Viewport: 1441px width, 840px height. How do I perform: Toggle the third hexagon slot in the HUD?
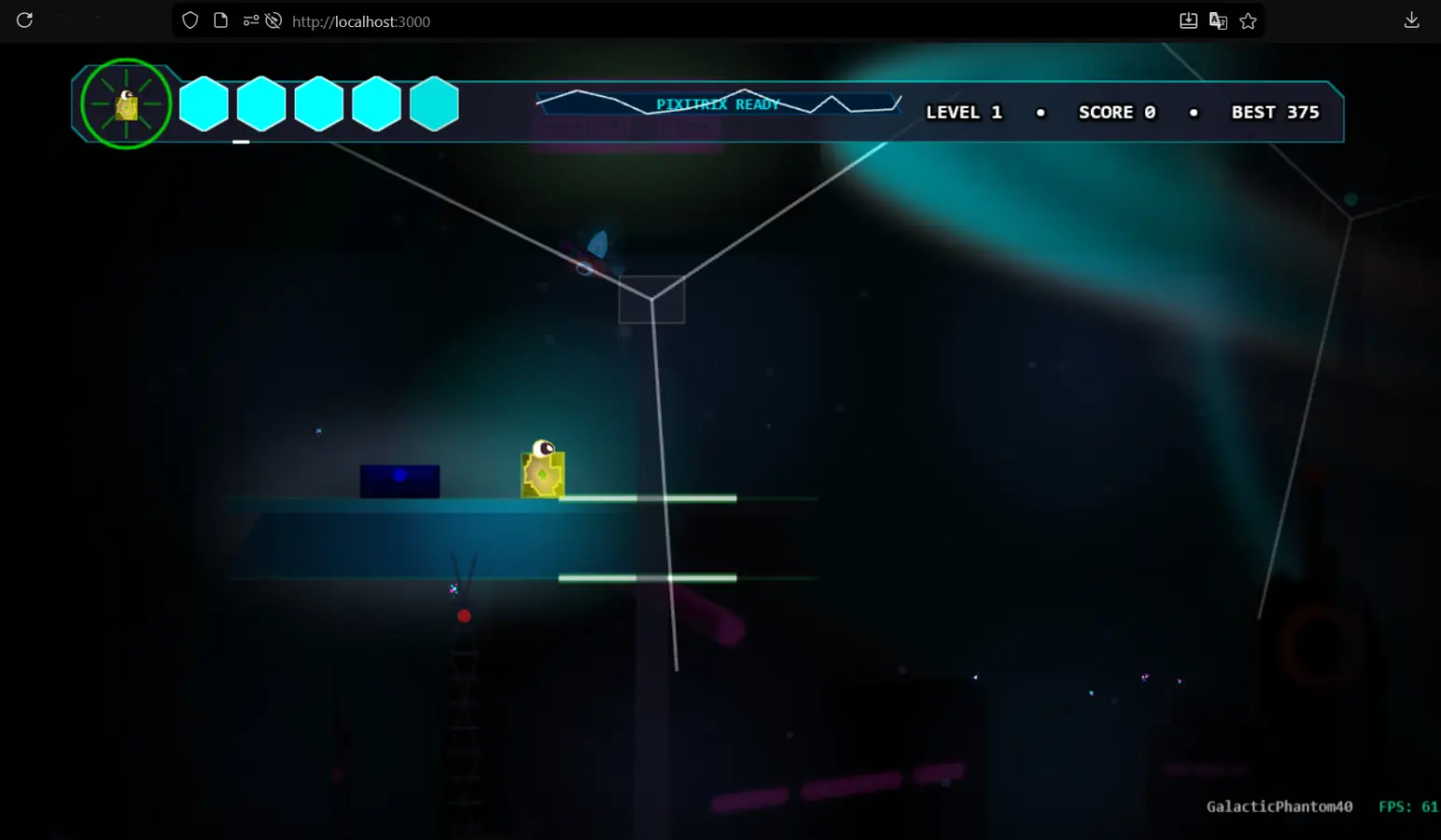point(319,104)
